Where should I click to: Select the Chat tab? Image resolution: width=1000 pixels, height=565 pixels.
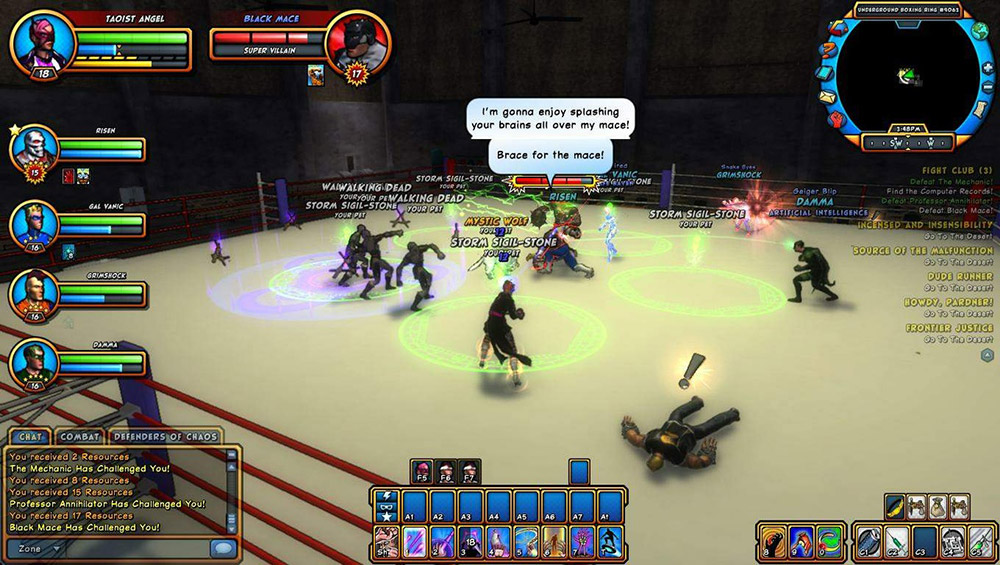(28, 436)
